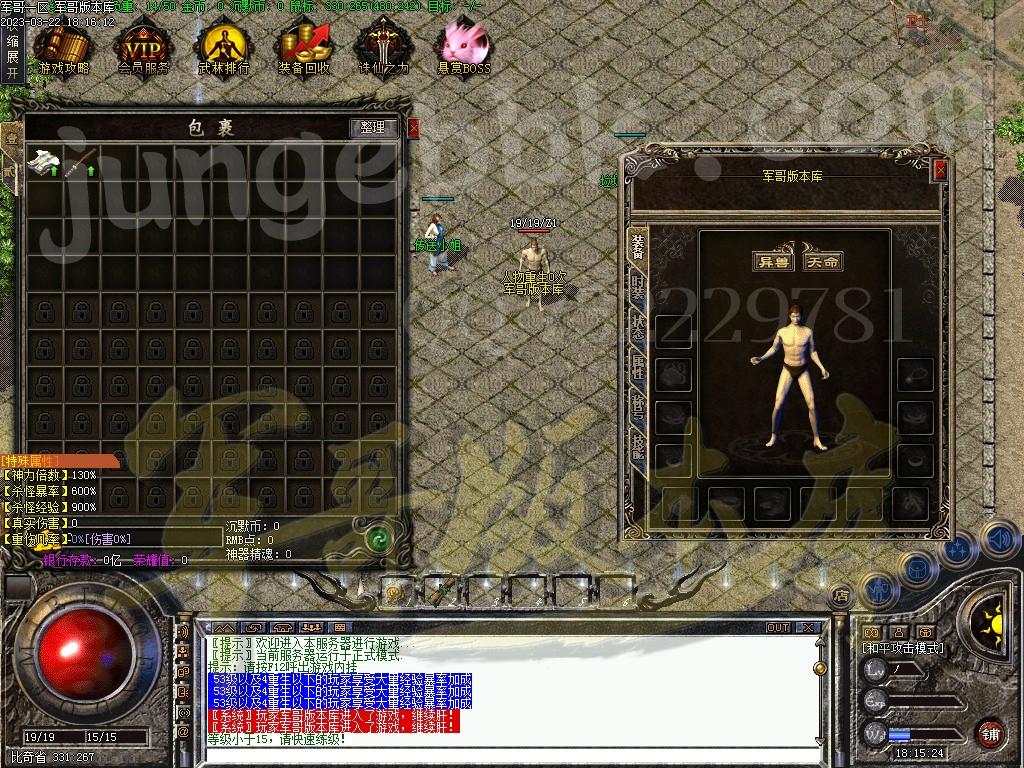Close the character equipment panel
1024x768 pixels.
[939, 171]
